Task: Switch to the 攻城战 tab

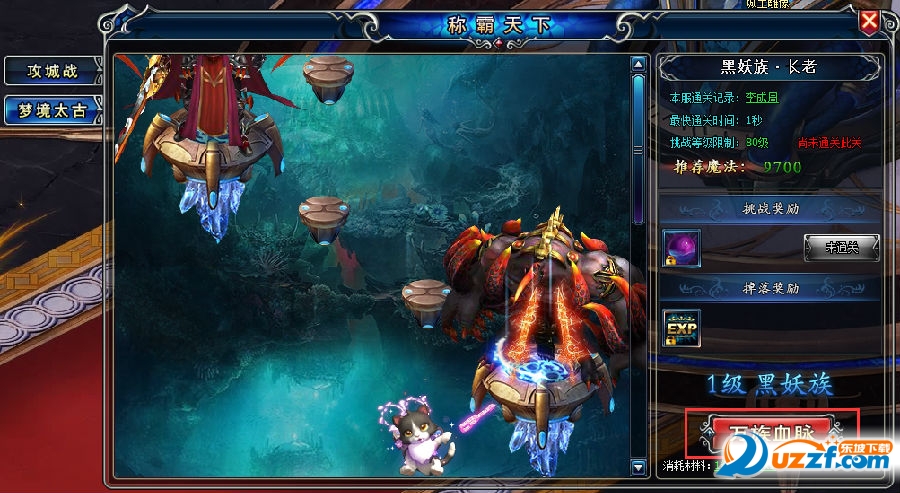Action: (x=52, y=71)
